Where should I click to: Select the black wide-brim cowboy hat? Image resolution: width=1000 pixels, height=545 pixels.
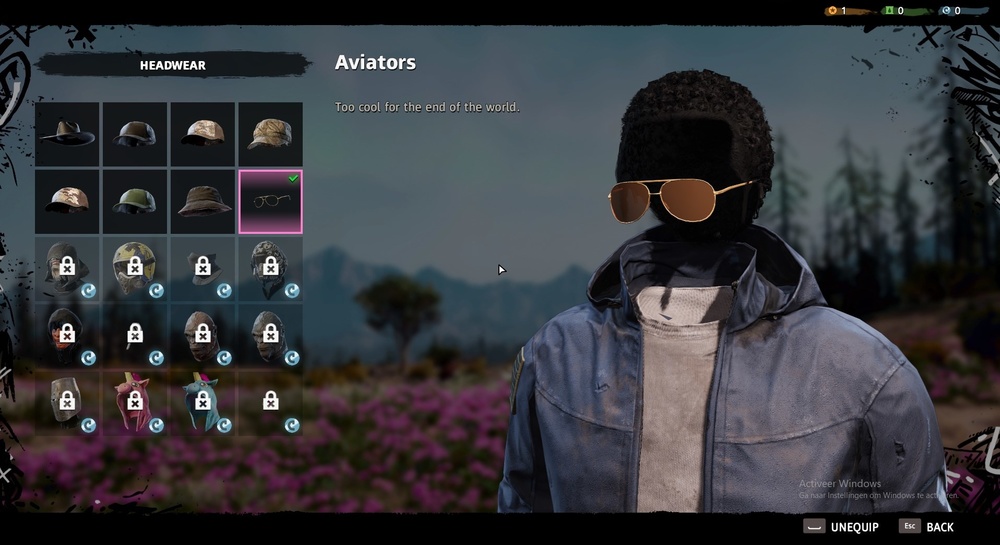tap(68, 134)
